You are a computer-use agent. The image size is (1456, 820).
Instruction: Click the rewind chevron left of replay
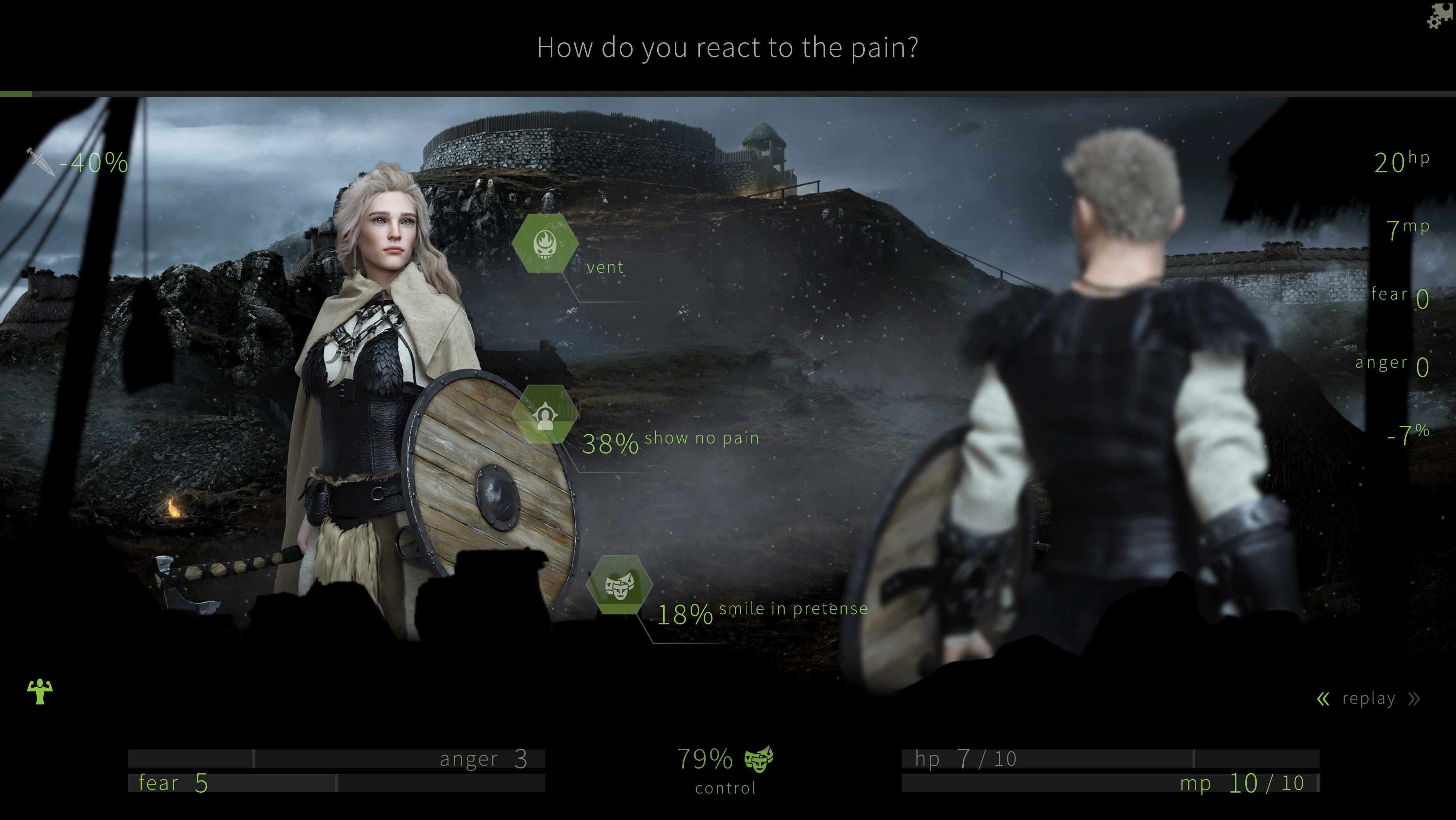(1323, 699)
